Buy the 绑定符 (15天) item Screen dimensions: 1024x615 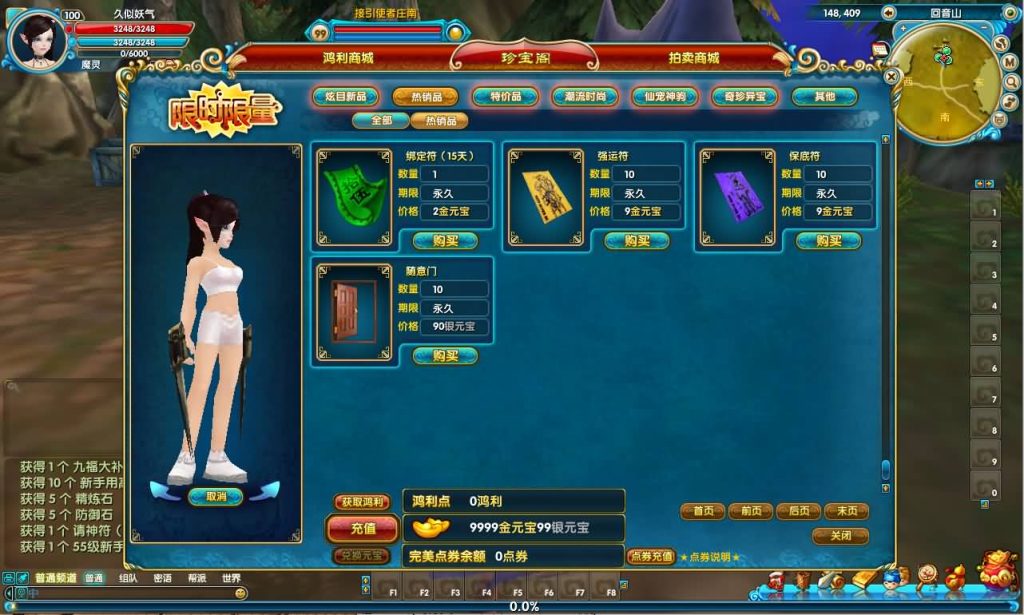click(445, 241)
